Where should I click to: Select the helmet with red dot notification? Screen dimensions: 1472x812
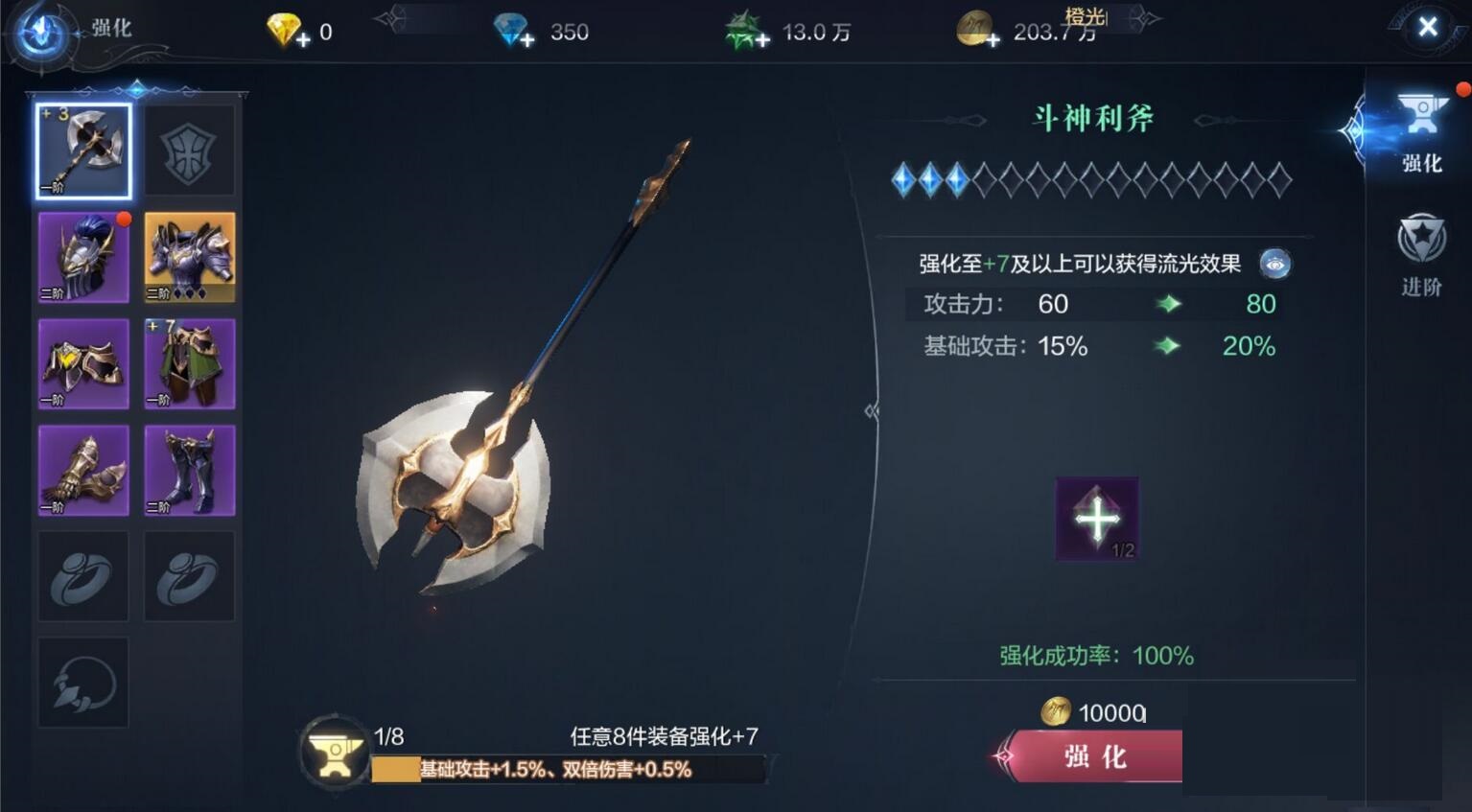tap(83, 256)
